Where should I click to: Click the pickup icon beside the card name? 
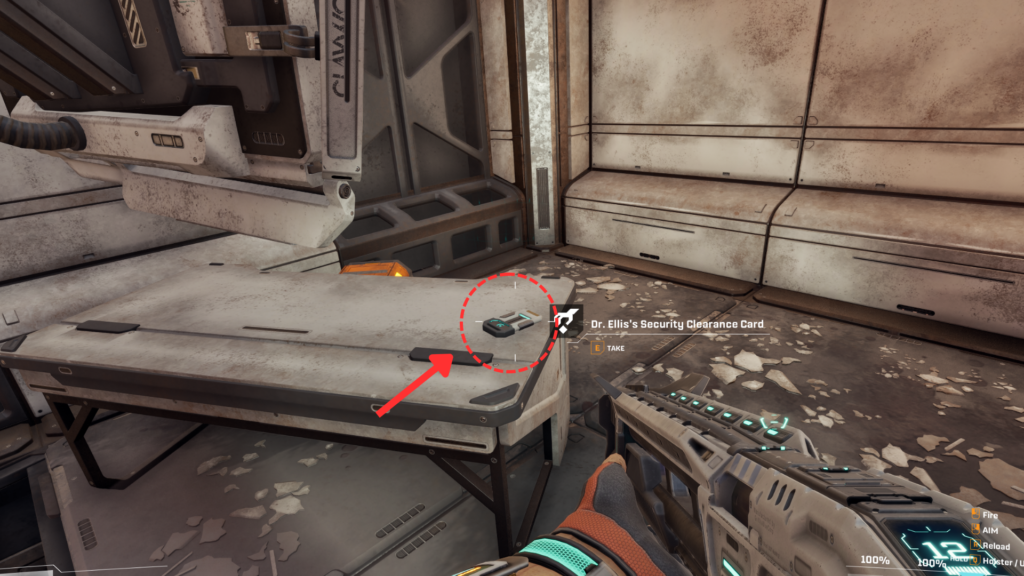[x=566, y=323]
